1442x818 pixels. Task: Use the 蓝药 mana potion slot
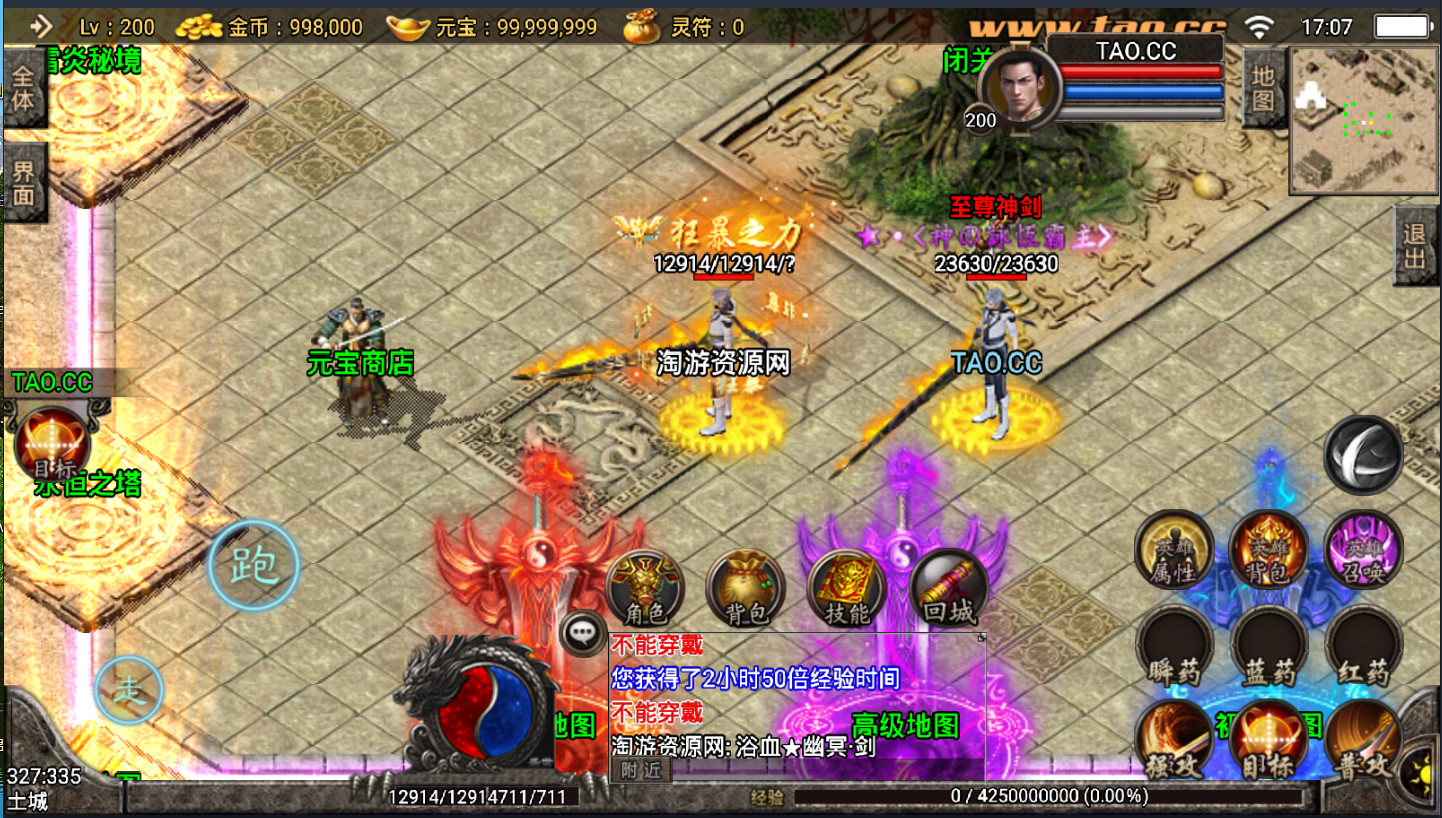pos(1268,645)
